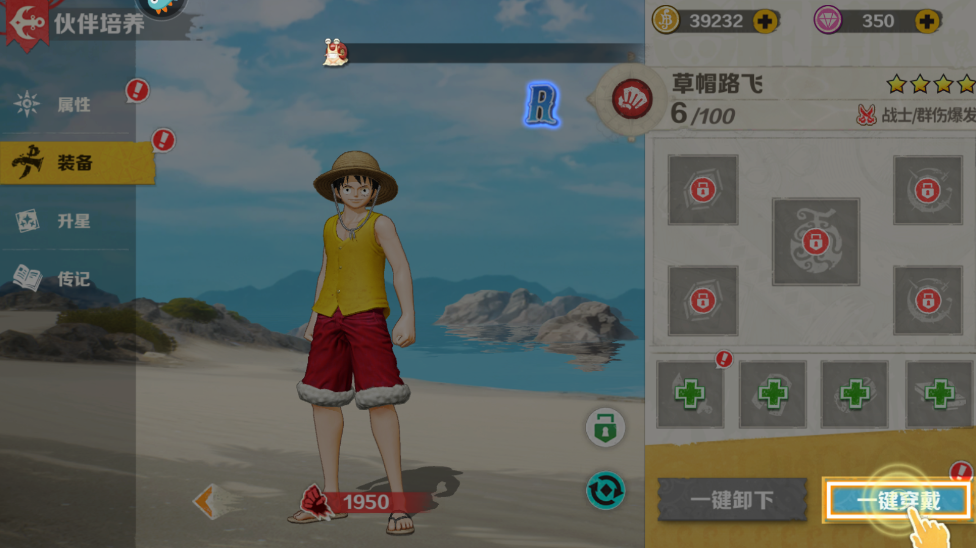
Task: Switch to previous partner with orange arrow
Action: pyautogui.click(x=207, y=501)
